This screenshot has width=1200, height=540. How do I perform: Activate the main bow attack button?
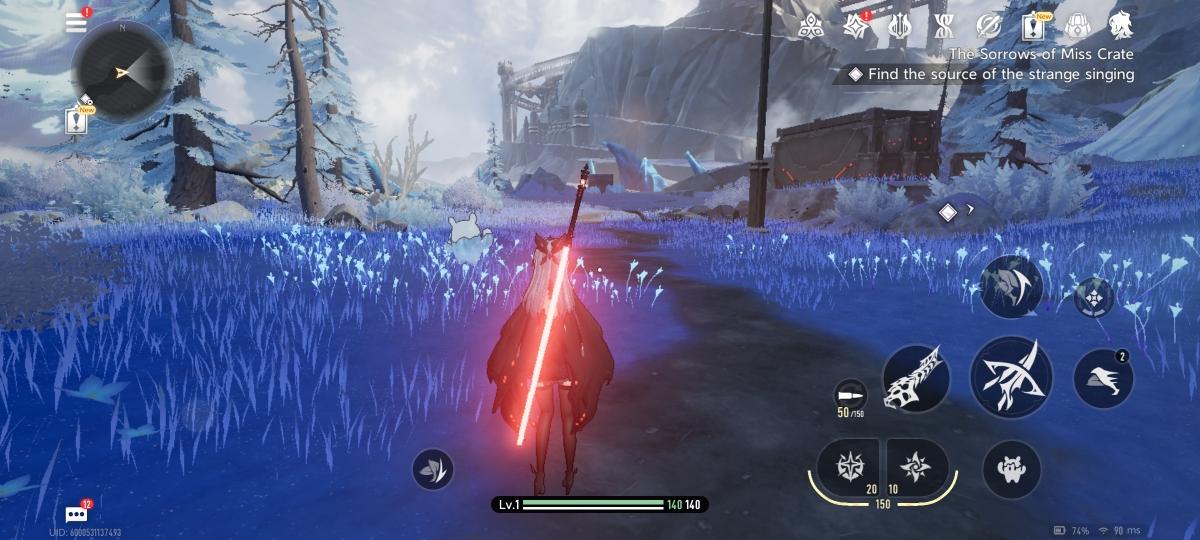point(1010,378)
